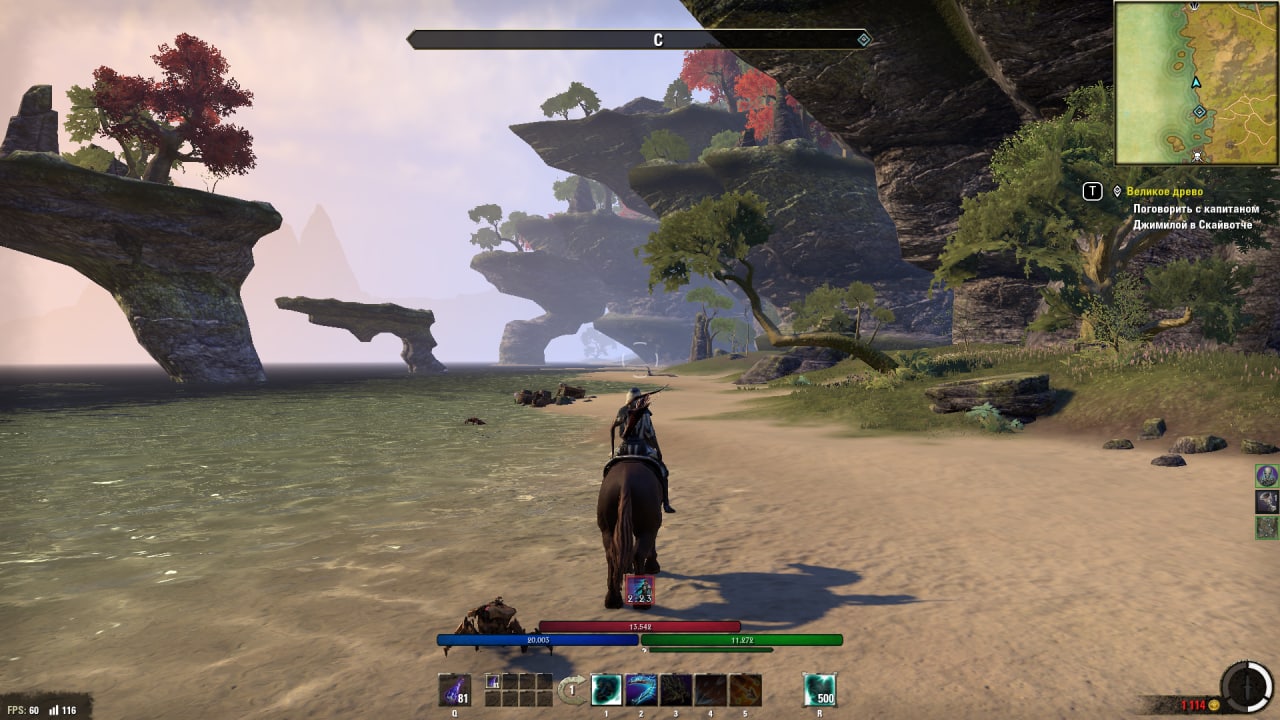This screenshot has height=720, width=1280.
Task: Click the silver item loot icon
Action: pyautogui.click(x=1267, y=502)
